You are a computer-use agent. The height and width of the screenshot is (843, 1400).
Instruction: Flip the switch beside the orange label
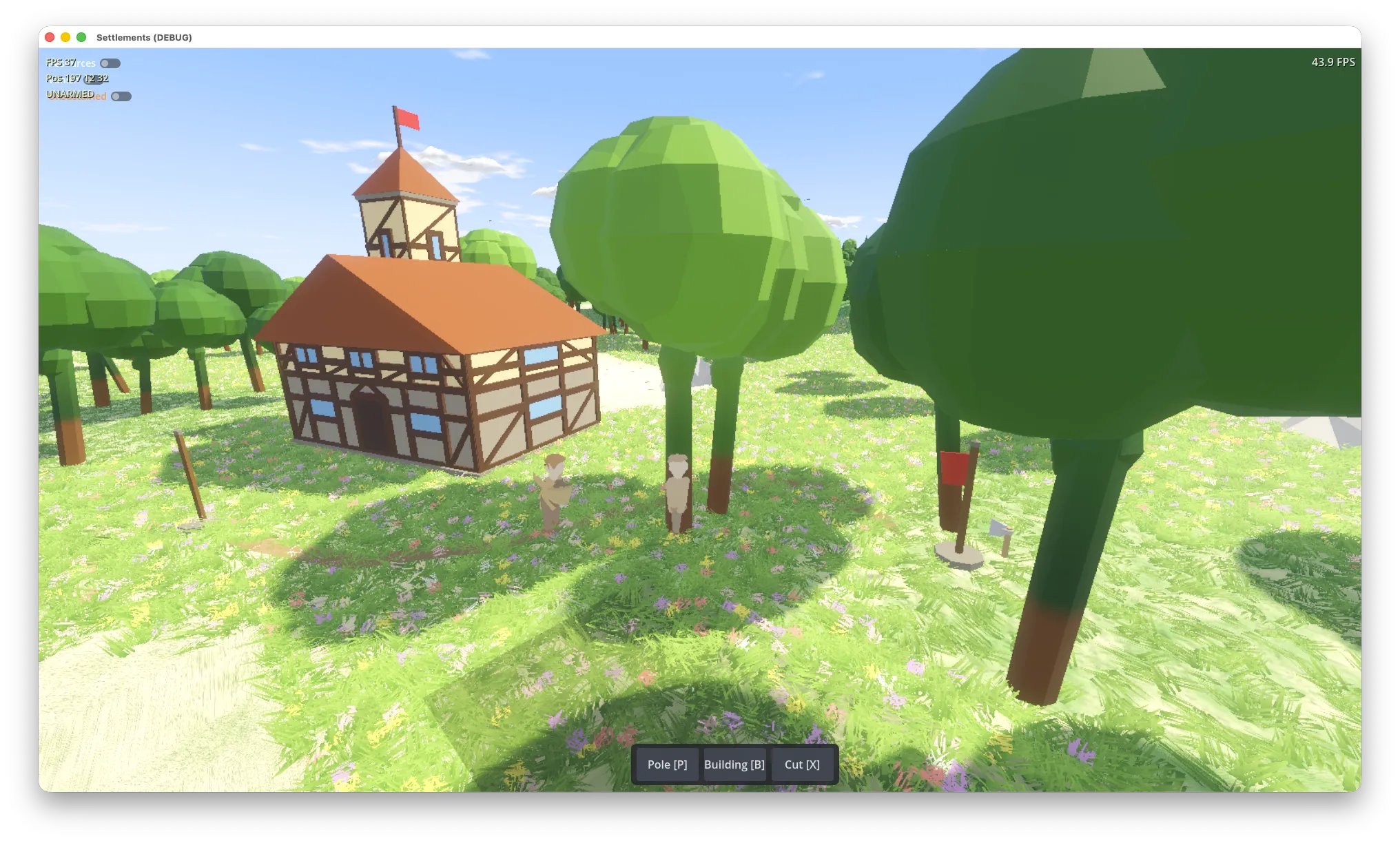pyautogui.click(x=121, y=96)
